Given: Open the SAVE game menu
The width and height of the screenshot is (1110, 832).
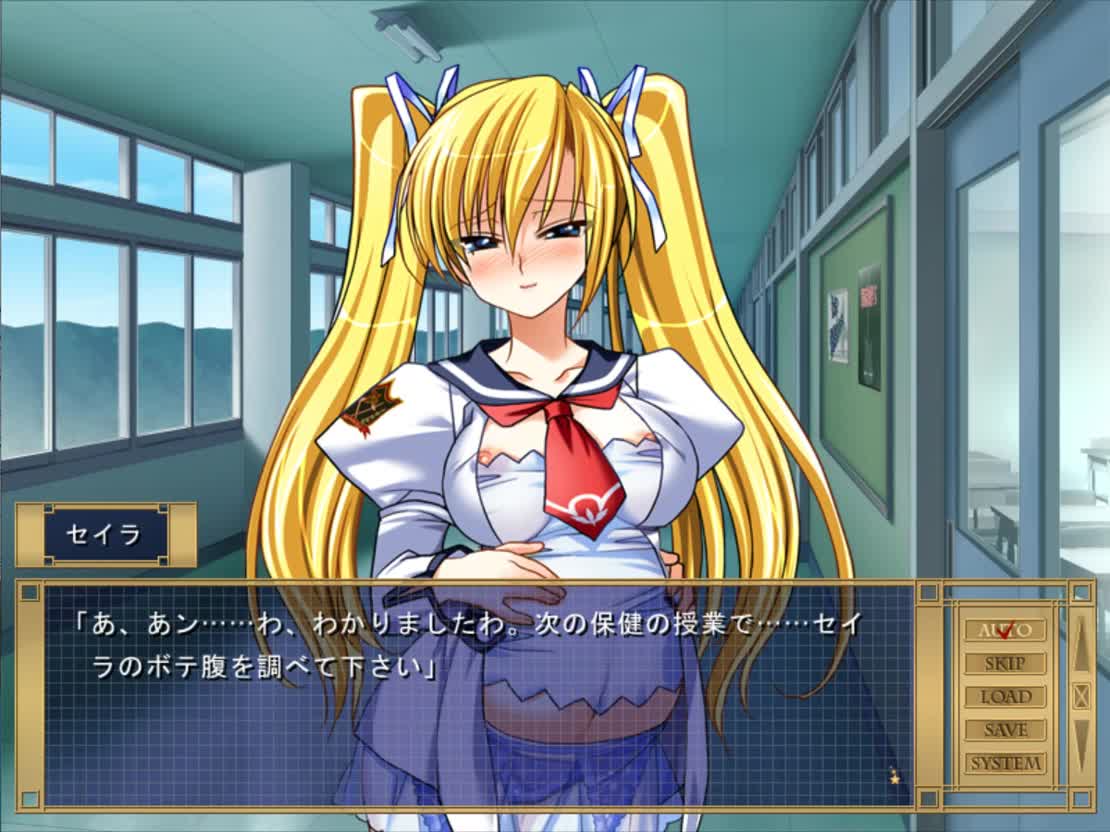Looking at the screenshot, I should [x=1005, y=730].
